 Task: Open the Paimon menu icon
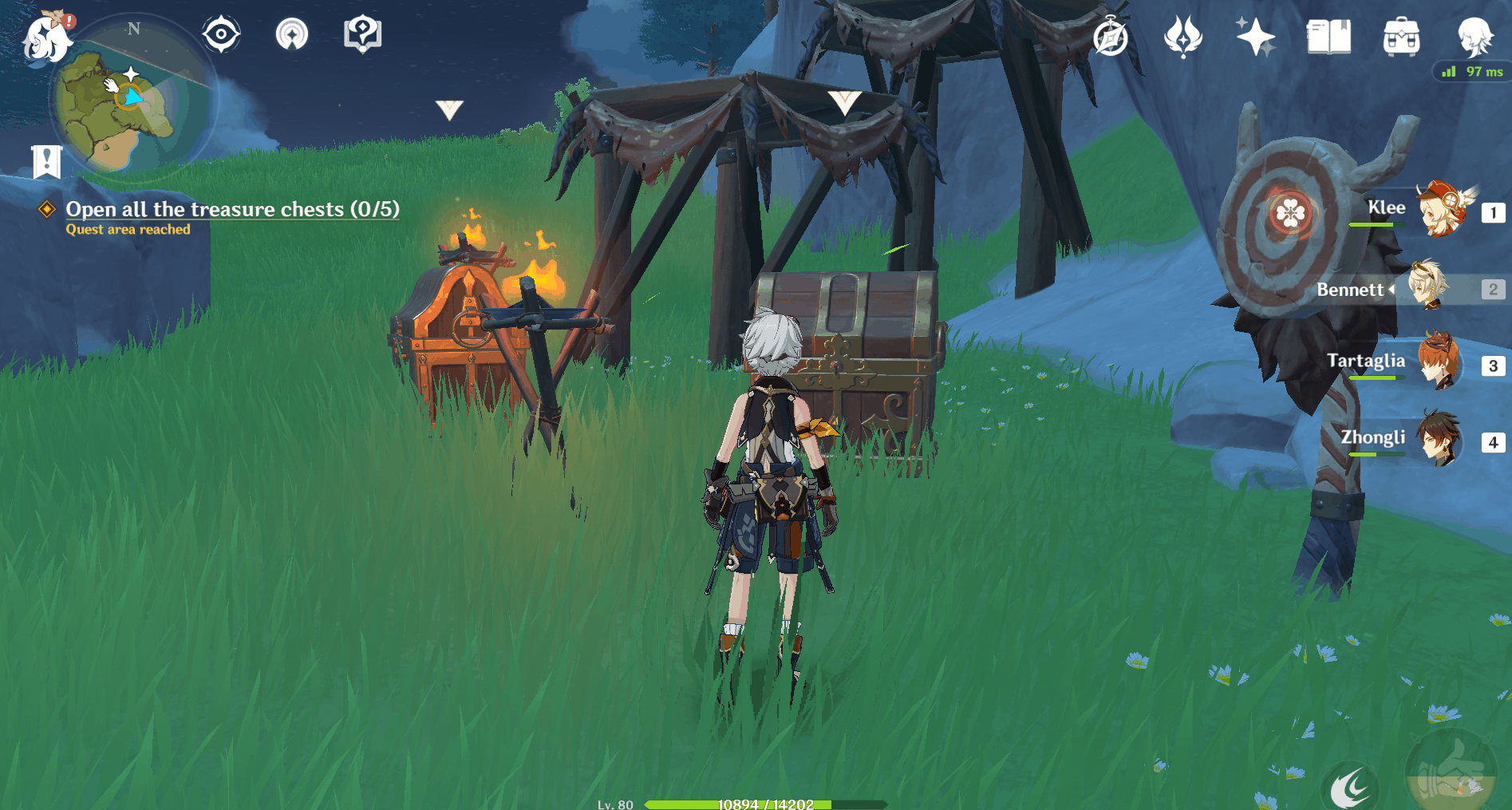point(47,38)
